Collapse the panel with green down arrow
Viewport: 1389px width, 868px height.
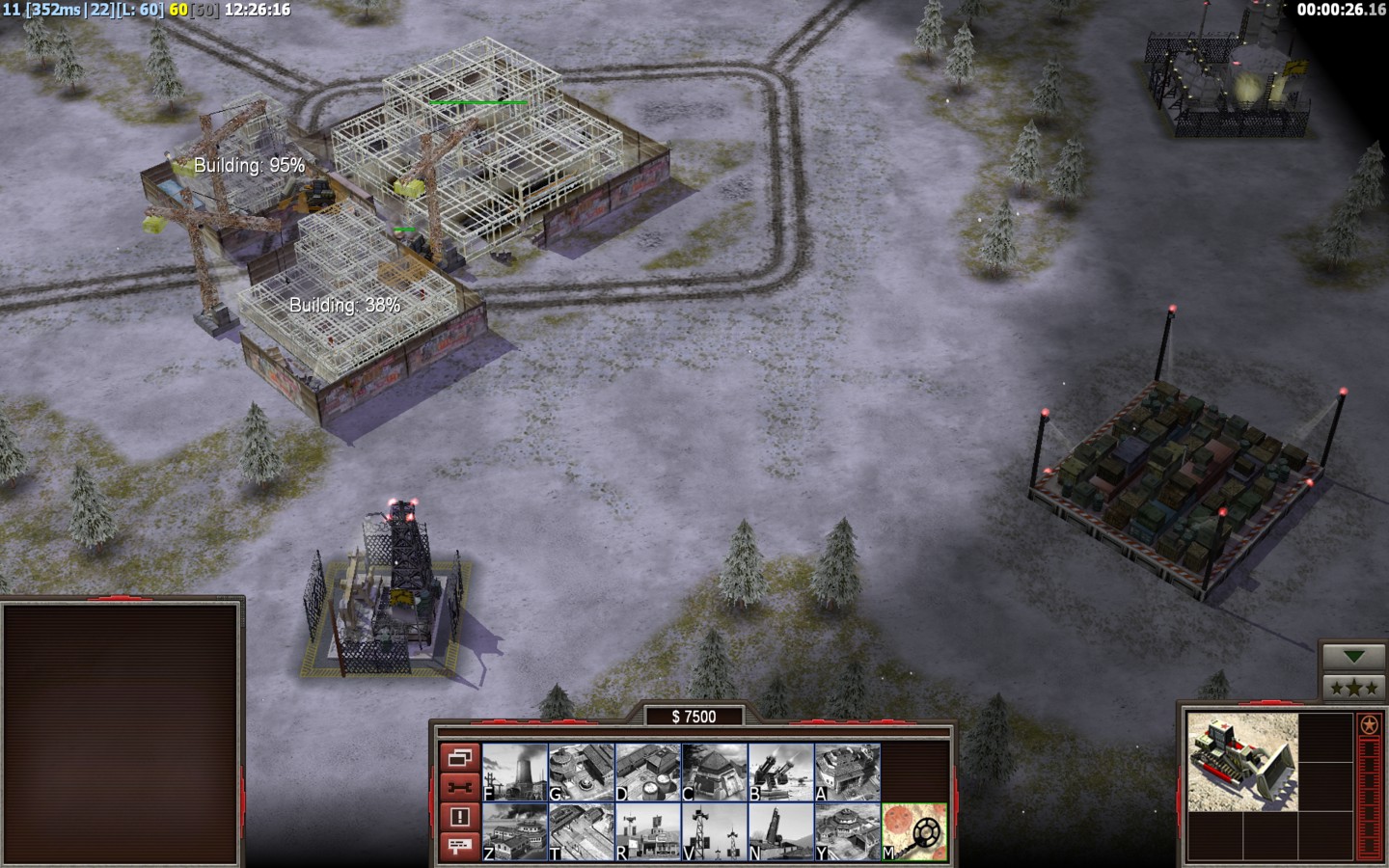click(x=1355, y=657)
